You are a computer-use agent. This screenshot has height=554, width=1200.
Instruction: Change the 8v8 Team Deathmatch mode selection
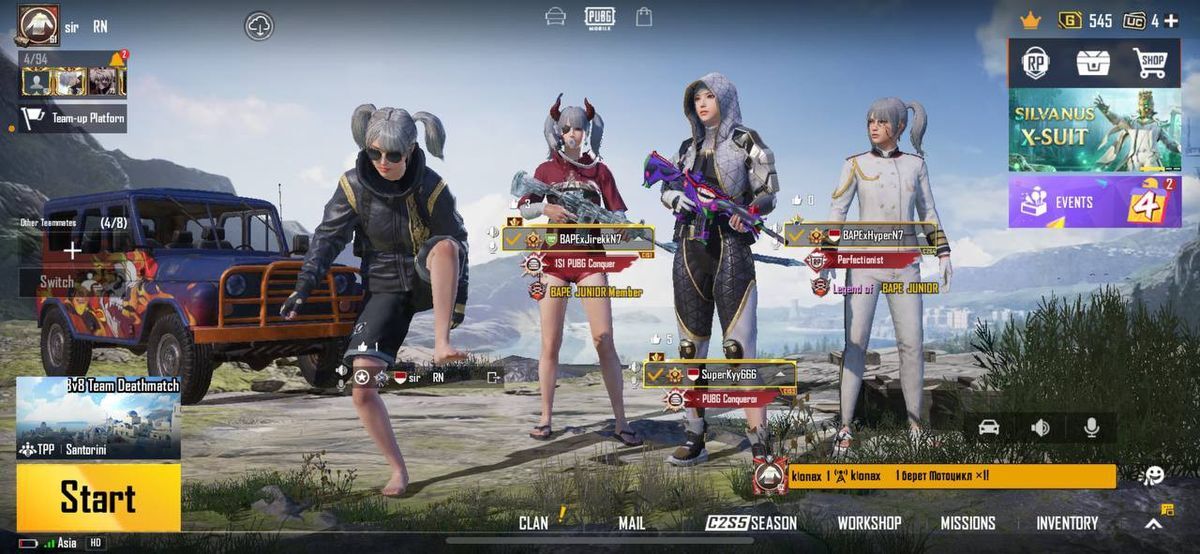click(98, 418)
